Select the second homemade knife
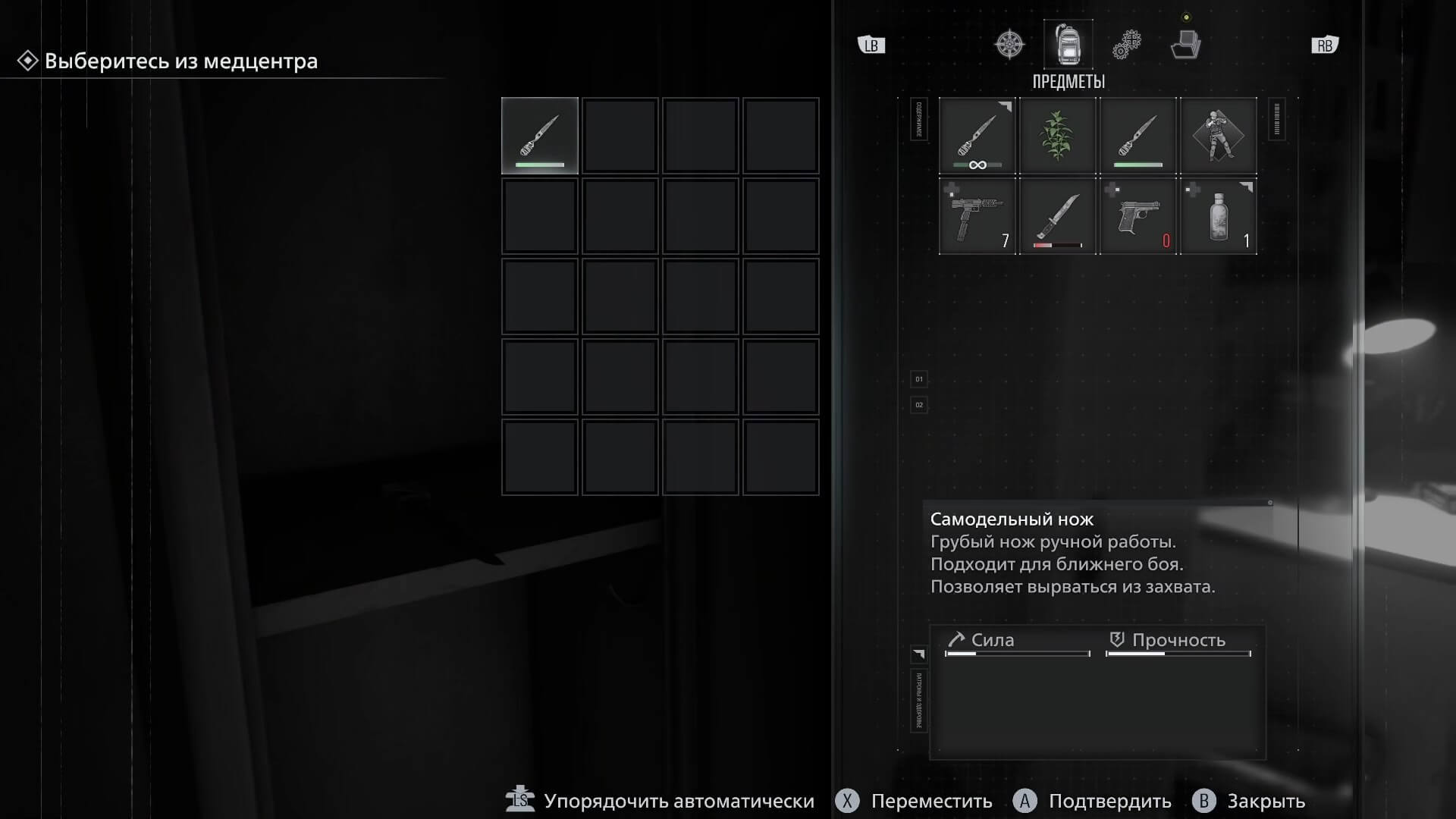Viewport: 1456px width, 819px height. [x=1137, y=136]
